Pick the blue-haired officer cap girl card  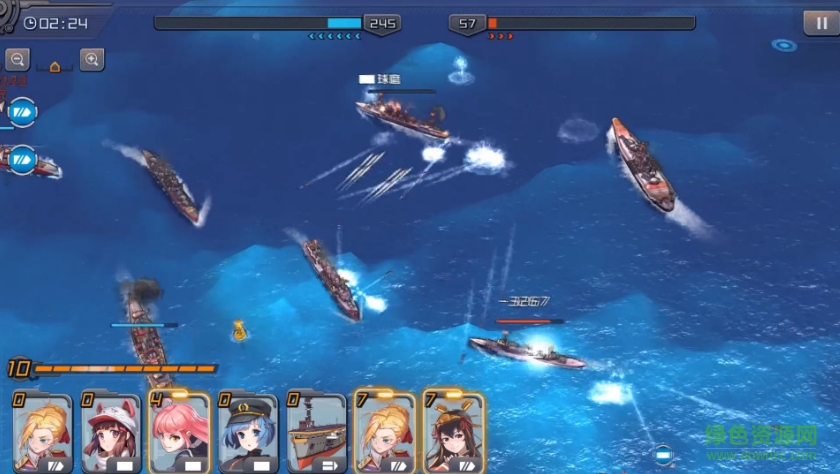[x=246, y=434]
